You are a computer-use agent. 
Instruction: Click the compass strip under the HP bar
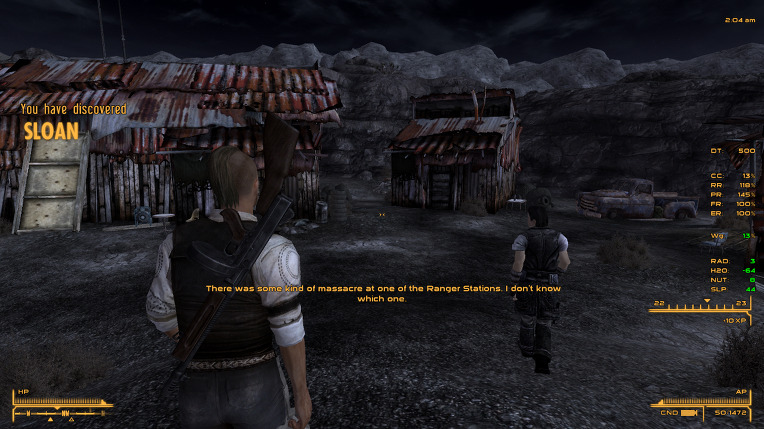(x=60, y=412)
